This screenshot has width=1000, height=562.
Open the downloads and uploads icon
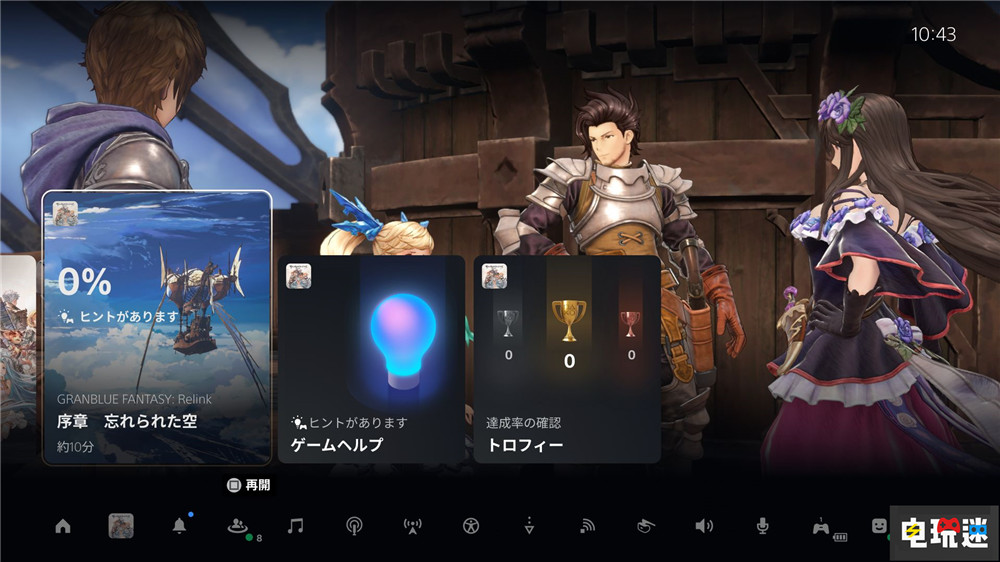(x=529, y=526)
